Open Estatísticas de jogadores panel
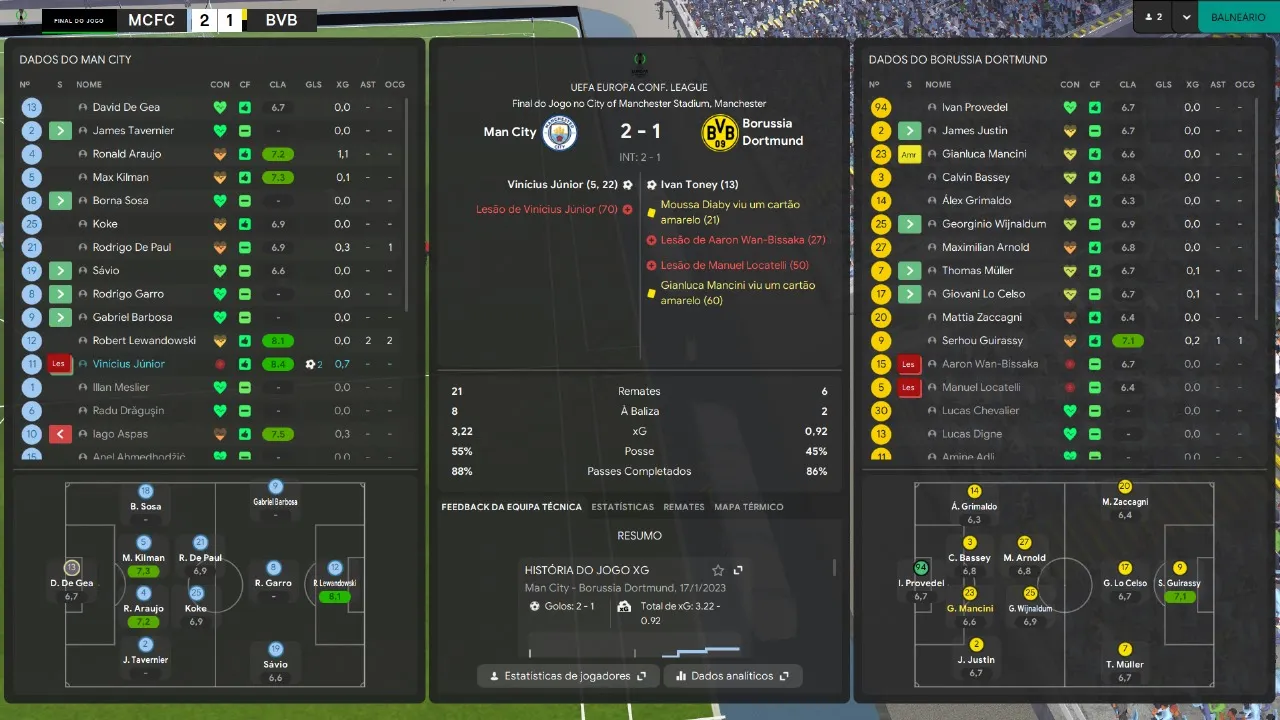The height and width of the screenshot is (720, 1280). [x=568, y=676]
